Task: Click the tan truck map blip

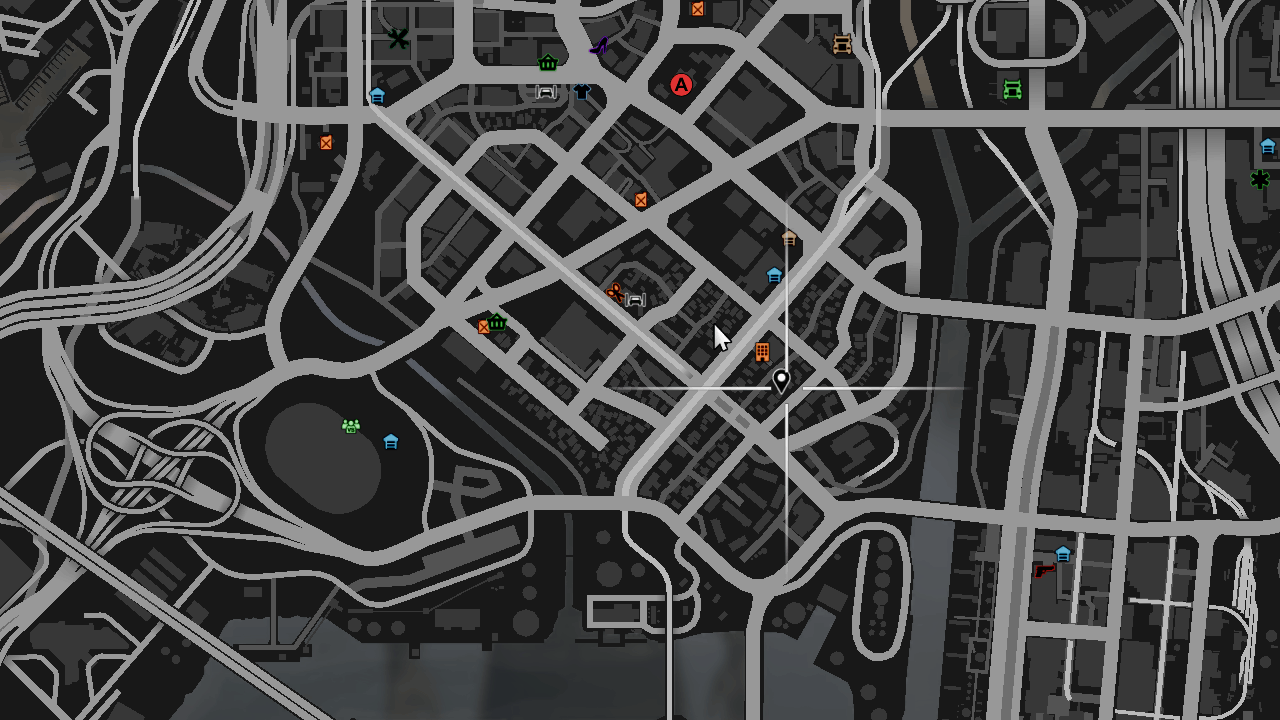Action: point(842,44)
